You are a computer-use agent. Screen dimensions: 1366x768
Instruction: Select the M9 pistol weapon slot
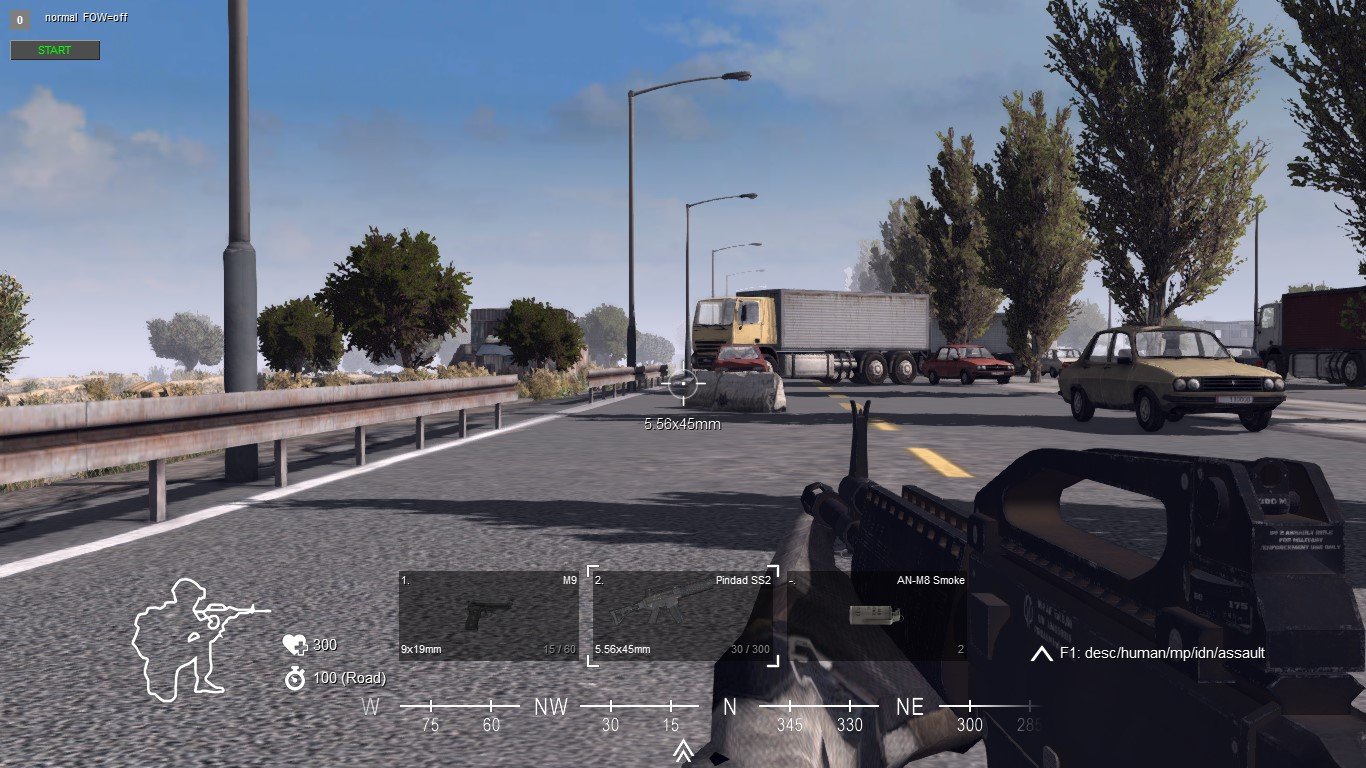tap(488, 615)
